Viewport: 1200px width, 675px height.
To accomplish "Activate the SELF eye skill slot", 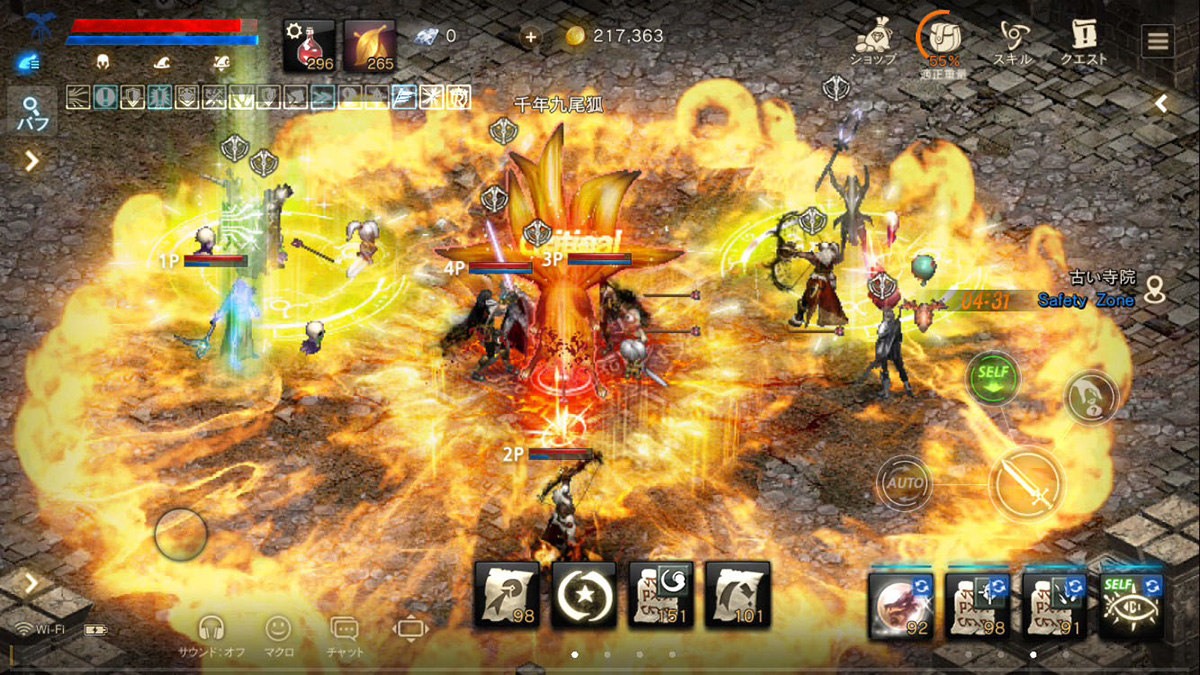I will (x=1131, y=605).
